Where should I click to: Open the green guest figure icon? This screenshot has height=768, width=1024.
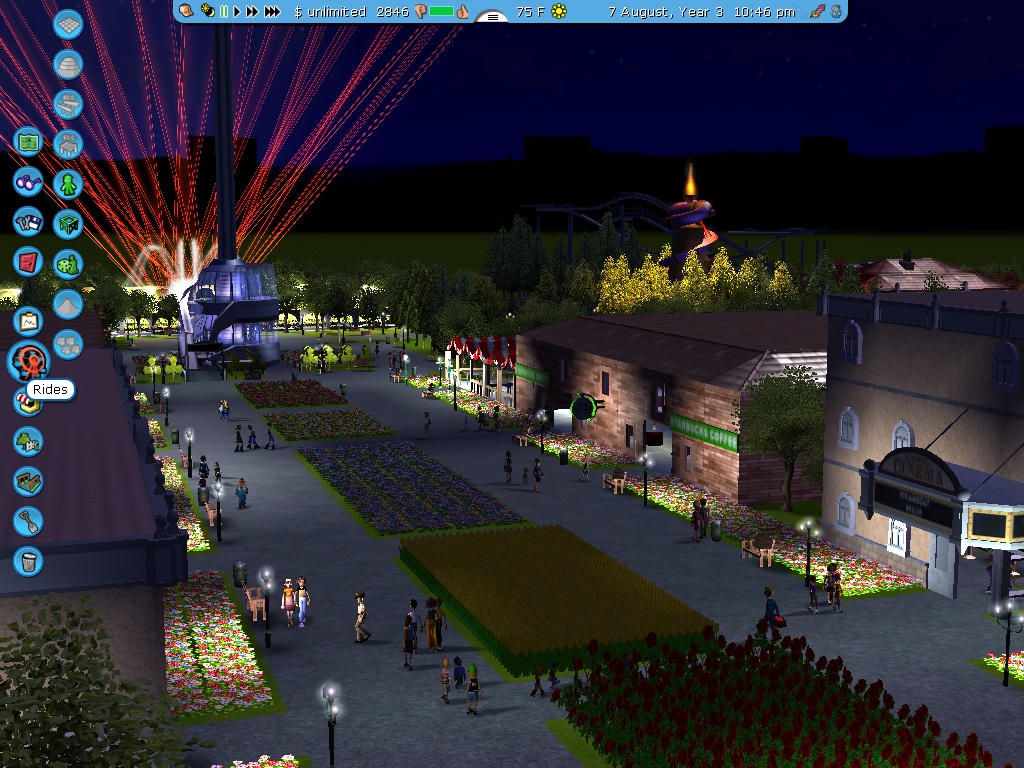[x=68, y=184]
